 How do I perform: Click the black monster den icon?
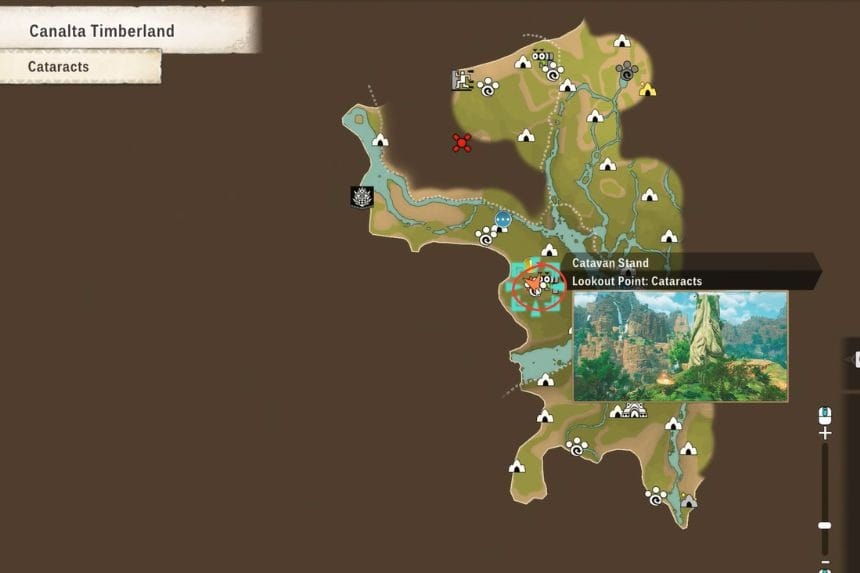[361, 197]
